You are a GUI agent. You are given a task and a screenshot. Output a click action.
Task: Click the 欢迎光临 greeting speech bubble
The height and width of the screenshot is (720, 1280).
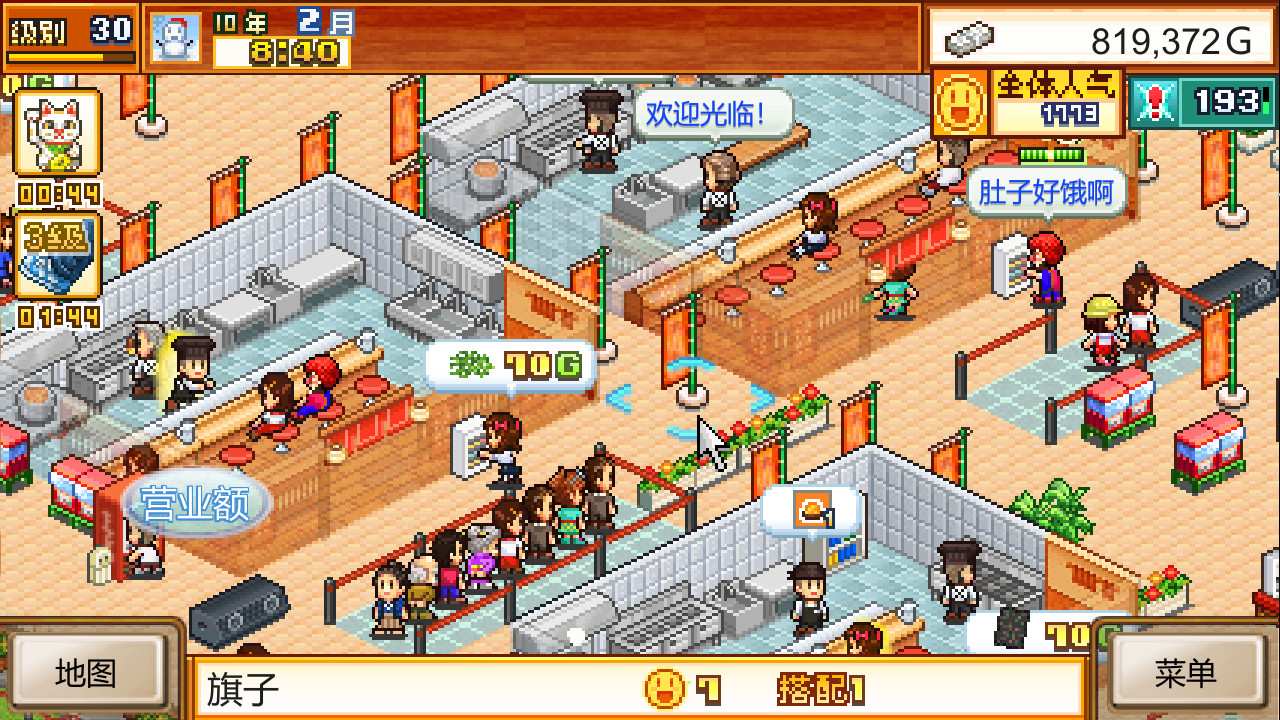point(710,113)
